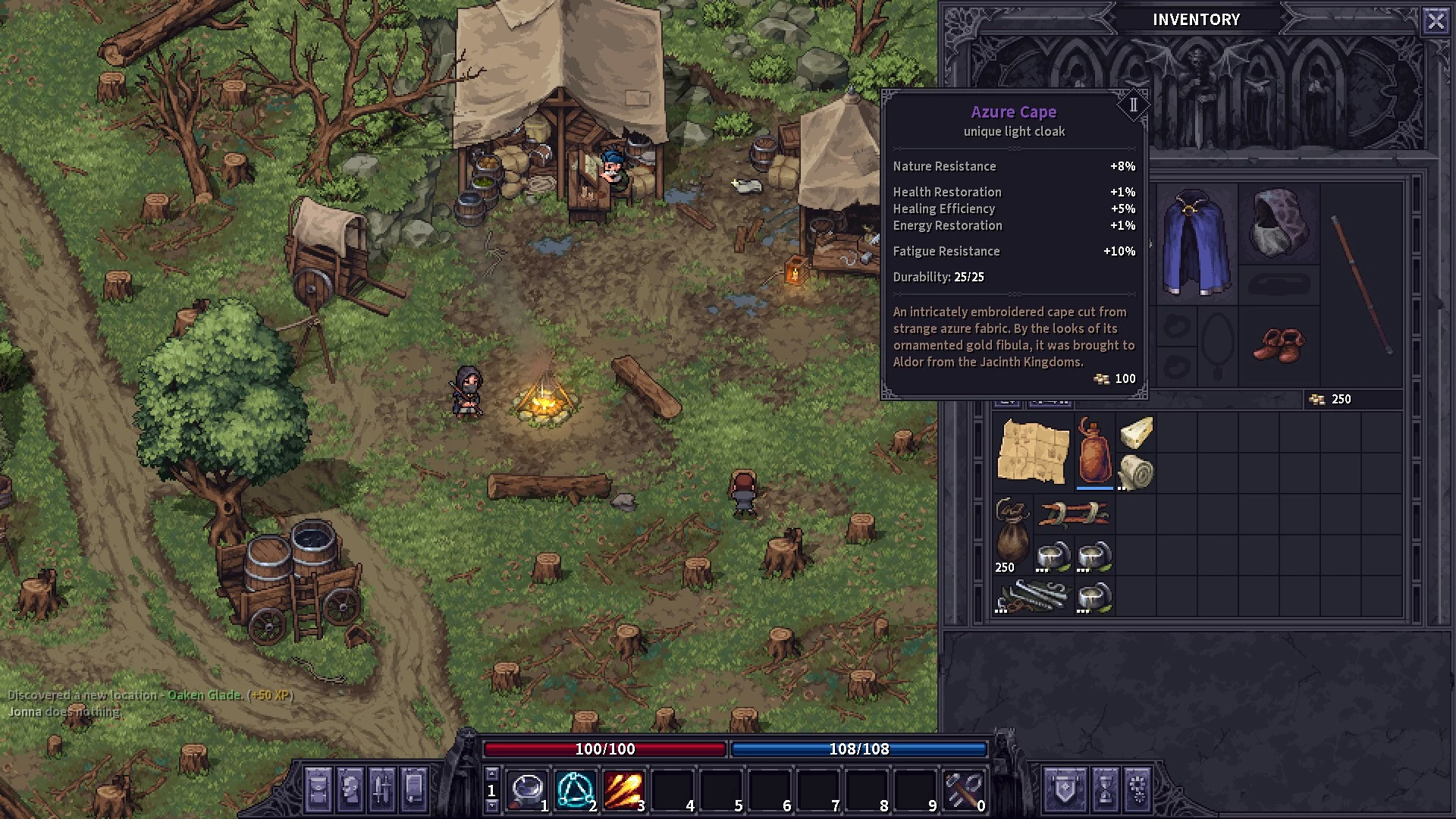Open the sword skills menu button
1456x819 pixels.
click(381, 789)
